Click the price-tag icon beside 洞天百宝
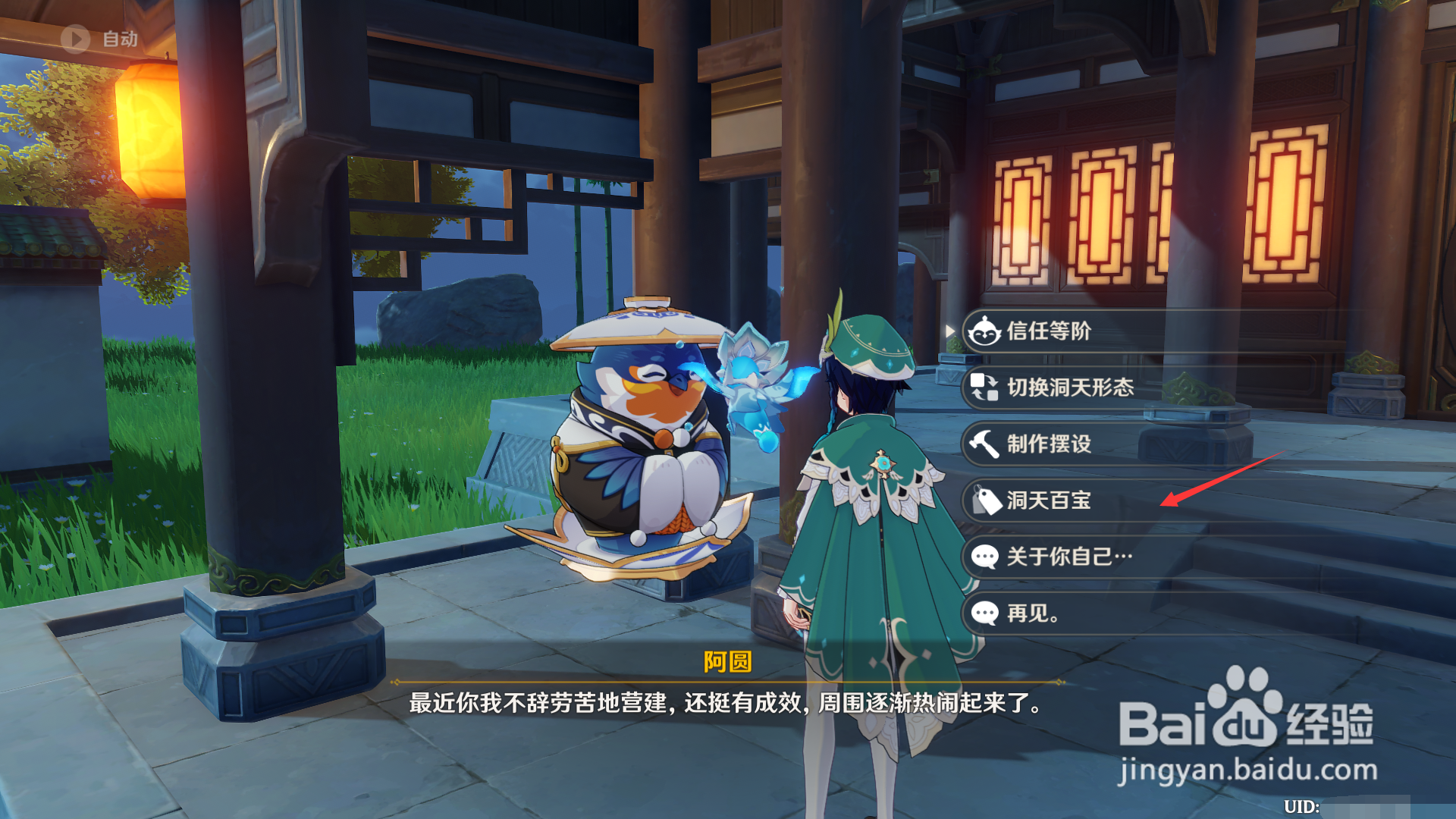1456x819 pixels. (x=986, y=501)
